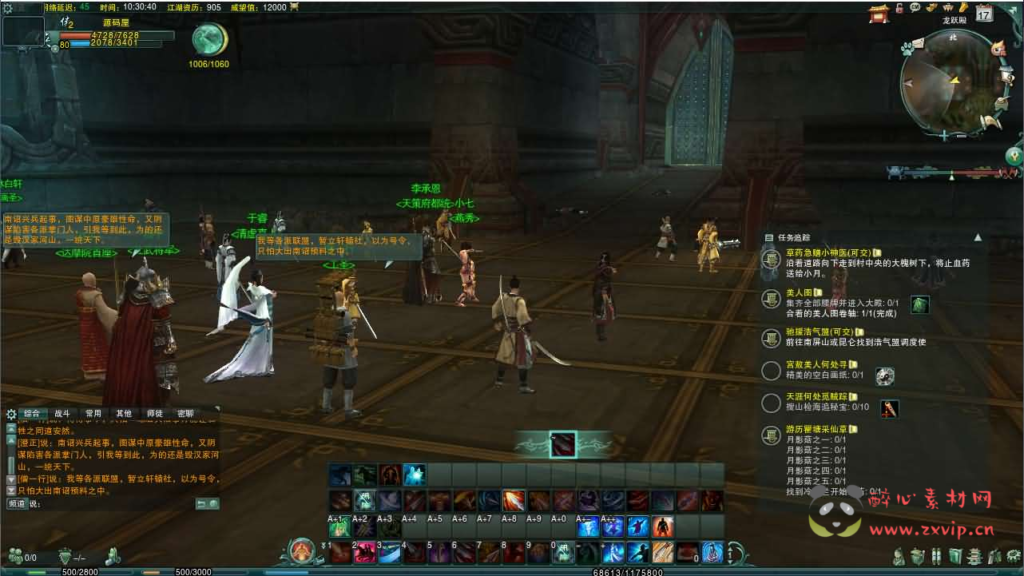Screen dimensions: 1024x576
Task: Click the target portrait orb
Action: pyautogui.click(x=209, y=39)
